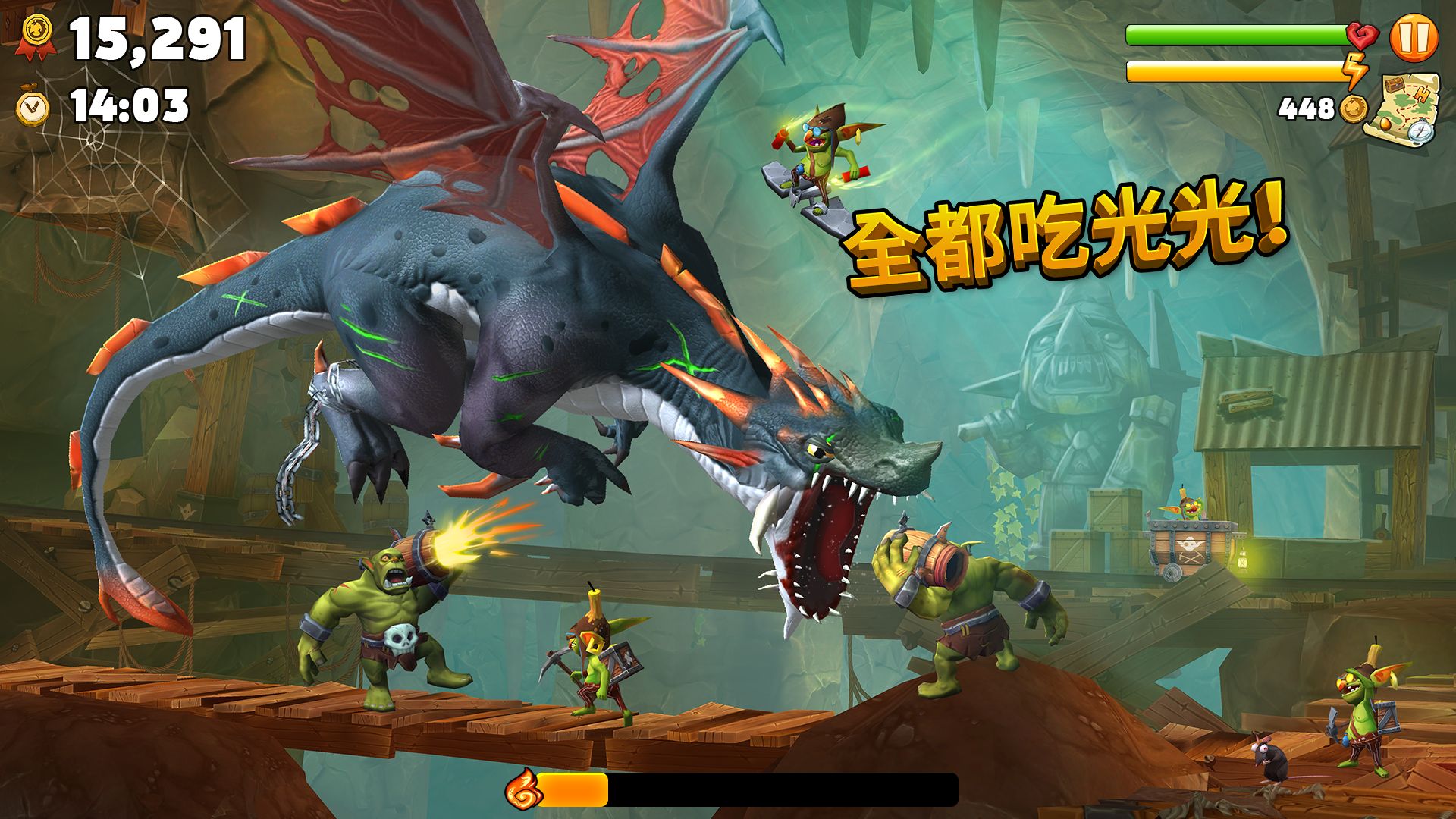This screenshot has width=1456, height=819.
Task: Tap the stopwatch icon next to the 14:03 timer
Action: pos(32,108)
